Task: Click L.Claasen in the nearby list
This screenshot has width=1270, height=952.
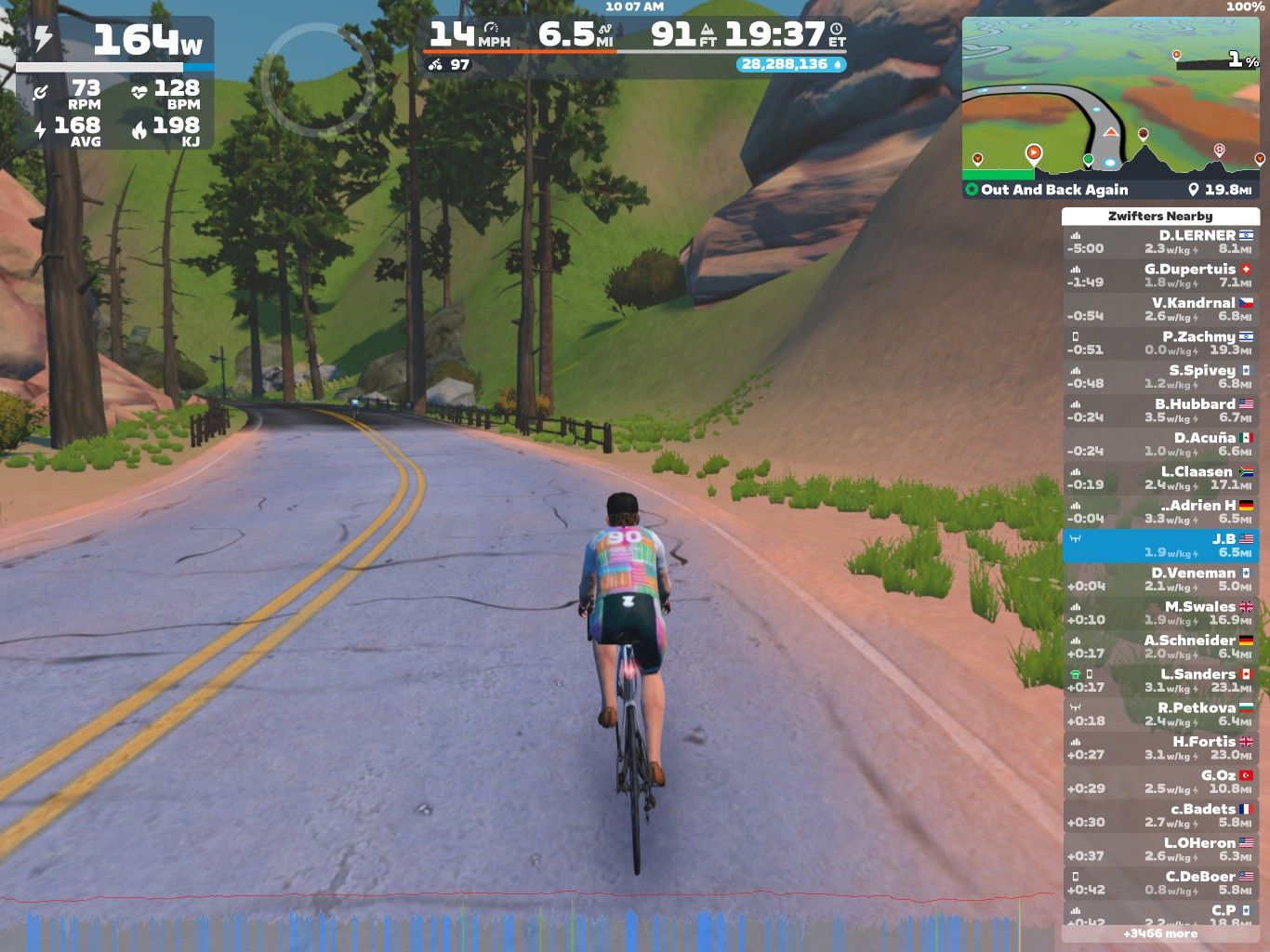Action: [1159, 478]
